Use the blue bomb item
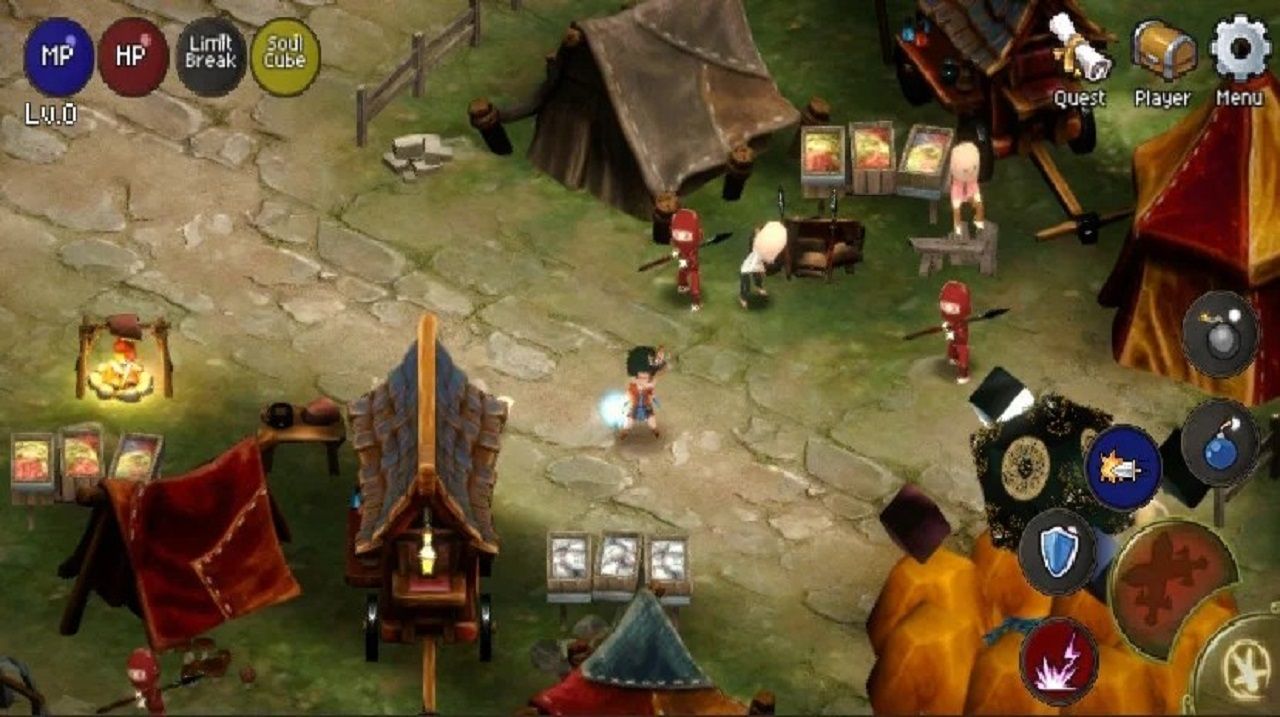This screenshot has width=1280, height=717. pyautogui.click(x=1220, y=443)
